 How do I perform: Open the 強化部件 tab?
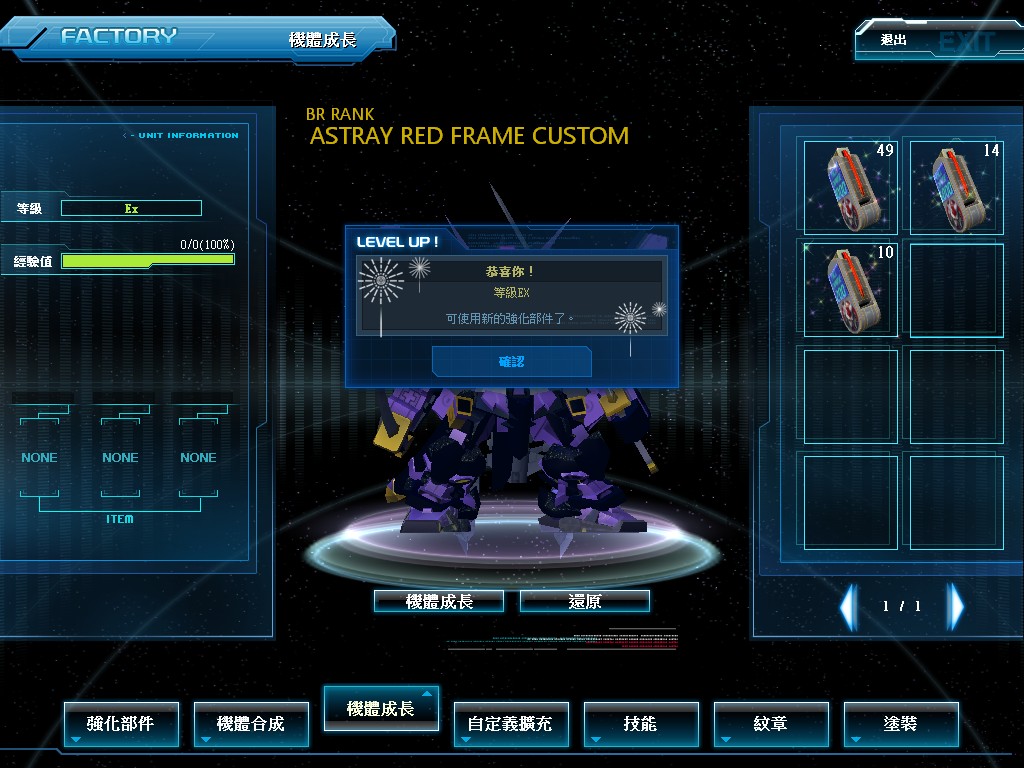[x=121, y=723]
